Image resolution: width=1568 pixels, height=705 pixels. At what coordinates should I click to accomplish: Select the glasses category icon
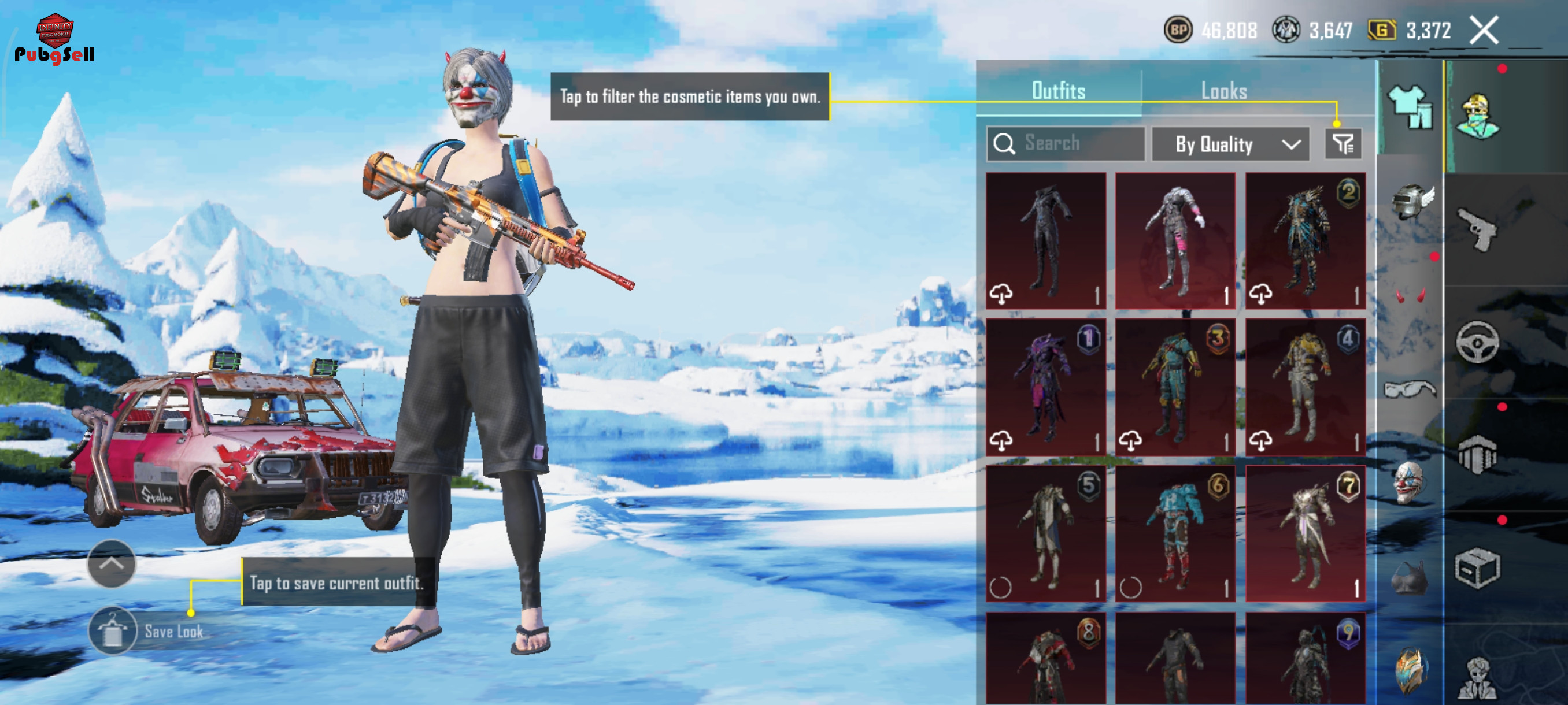(x=1409, y=389)
